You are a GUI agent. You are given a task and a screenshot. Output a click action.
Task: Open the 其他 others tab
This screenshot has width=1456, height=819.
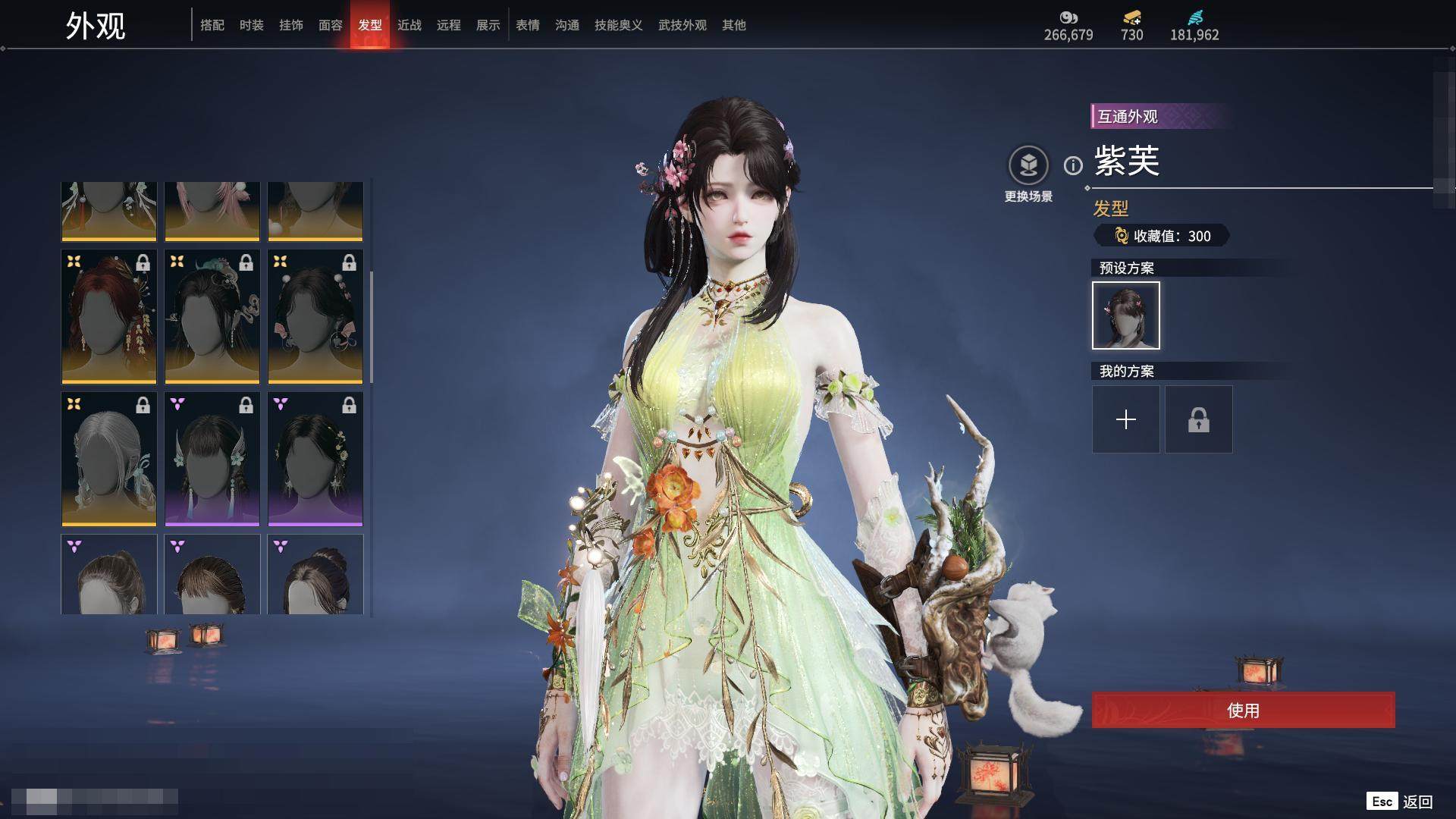(734, 25)
